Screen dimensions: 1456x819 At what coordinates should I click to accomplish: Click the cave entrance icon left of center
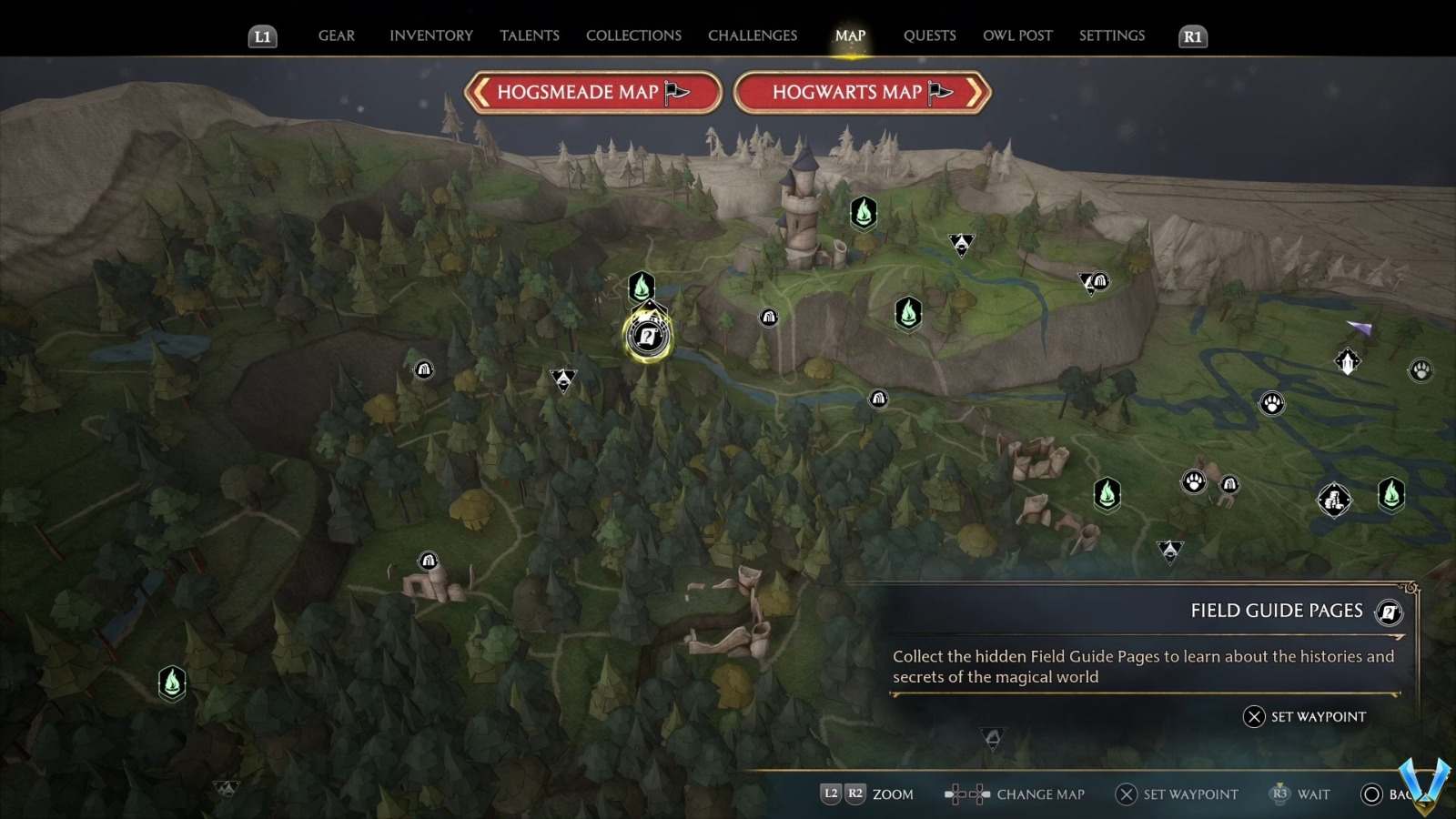[424, 369]
